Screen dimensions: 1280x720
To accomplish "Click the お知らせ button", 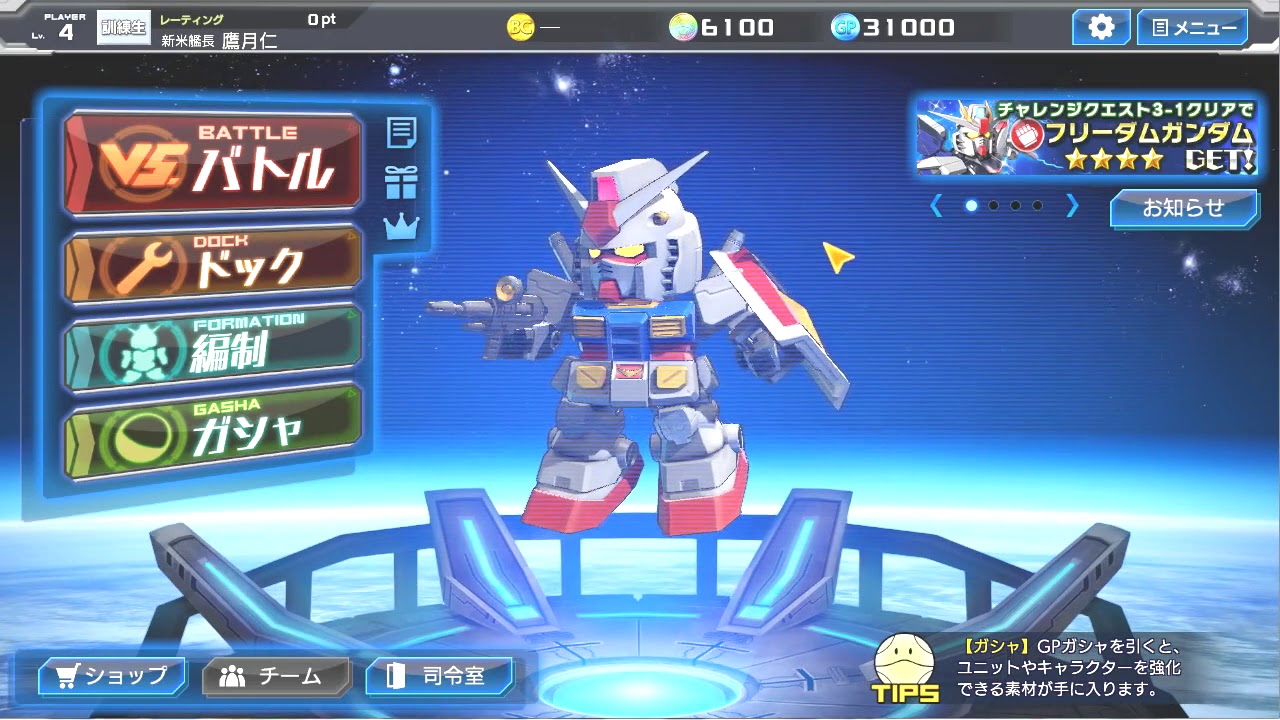I will click(1184, 209).
